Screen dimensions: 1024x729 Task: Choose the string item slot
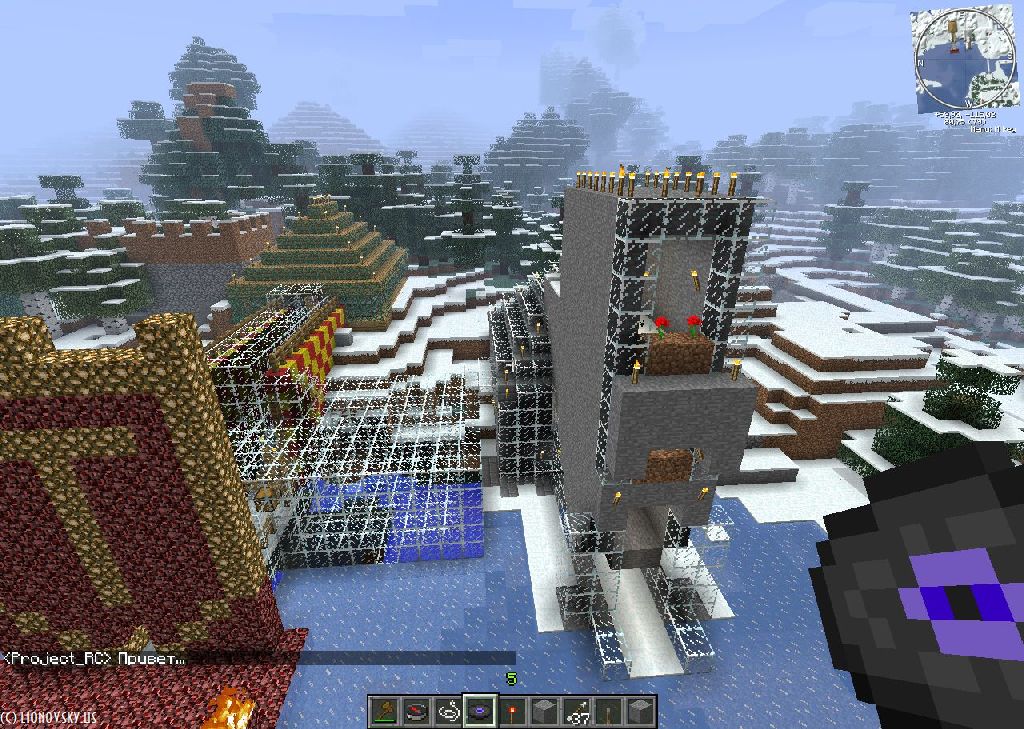pos(449,712)
